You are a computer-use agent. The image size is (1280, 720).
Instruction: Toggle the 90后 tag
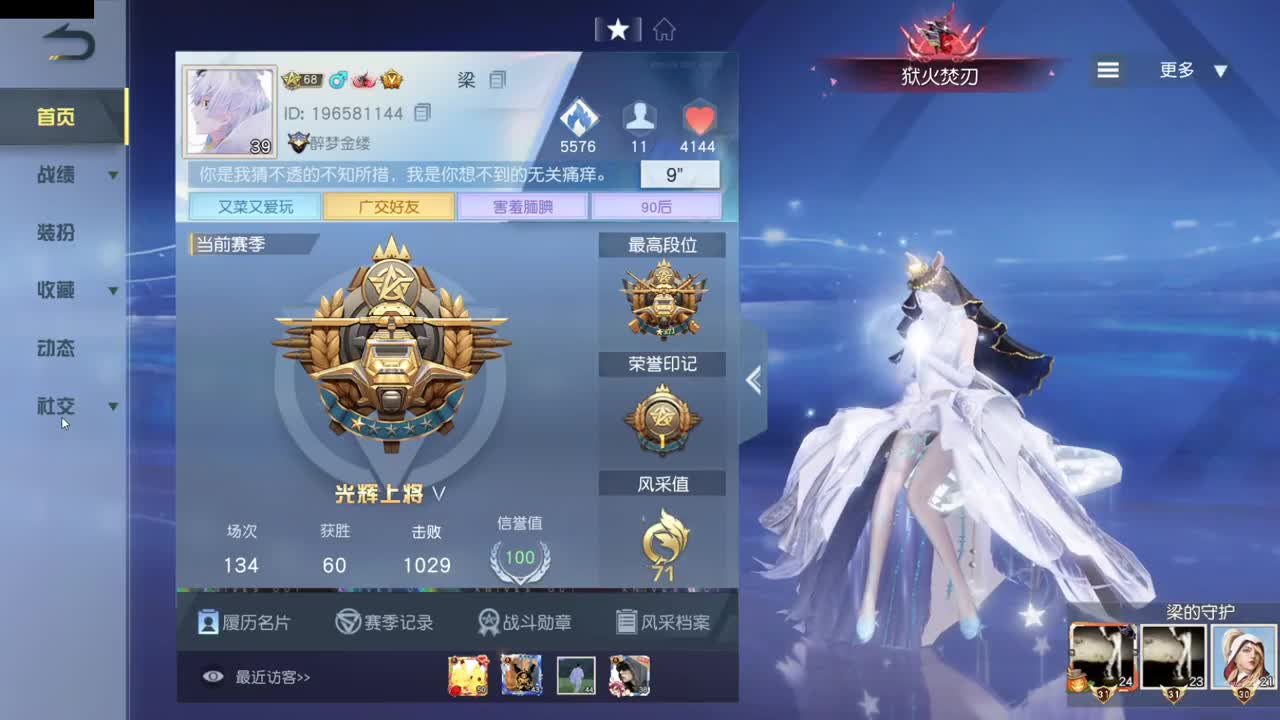(657, 206)
